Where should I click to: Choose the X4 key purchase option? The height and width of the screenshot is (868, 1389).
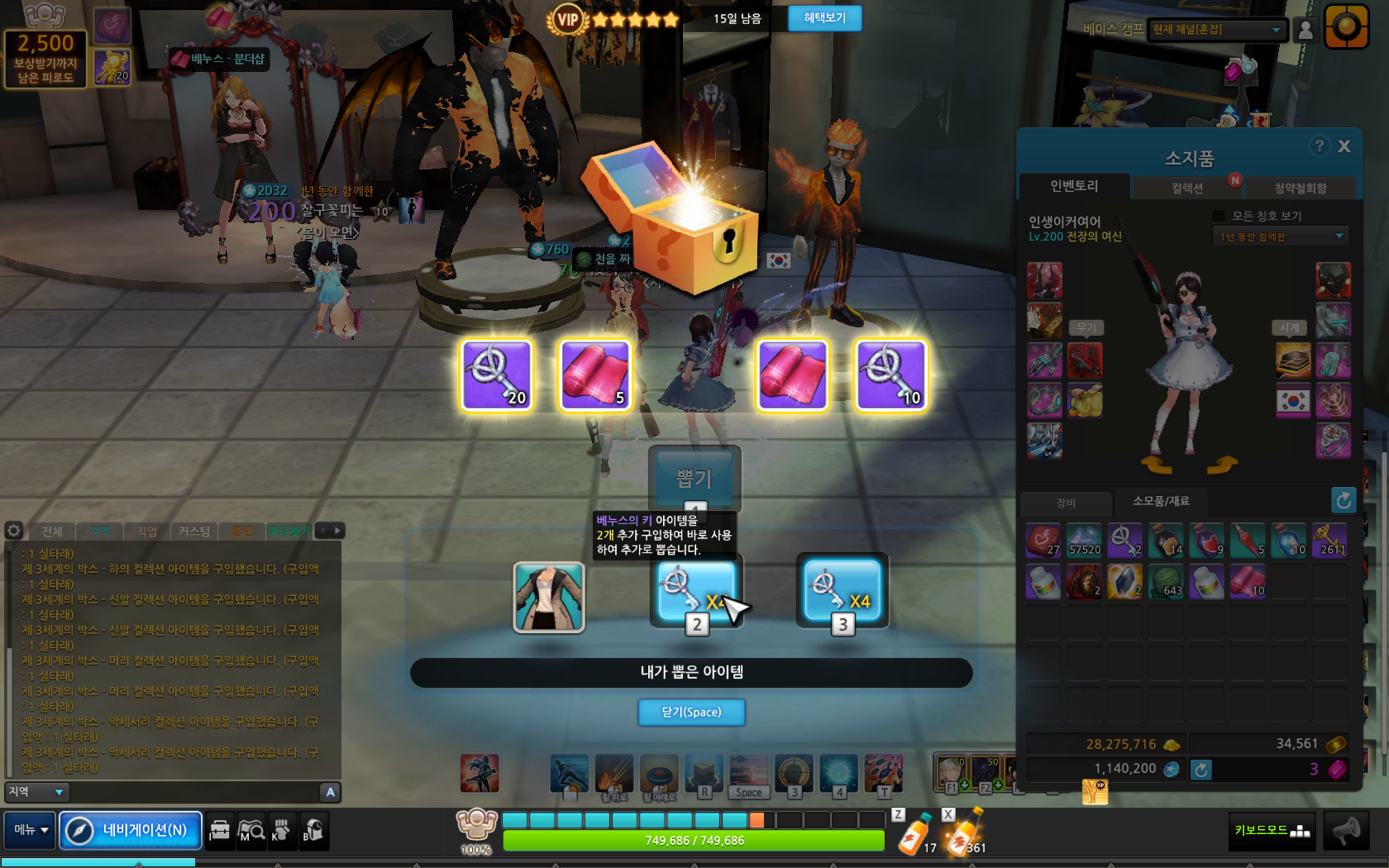(842, 594)
